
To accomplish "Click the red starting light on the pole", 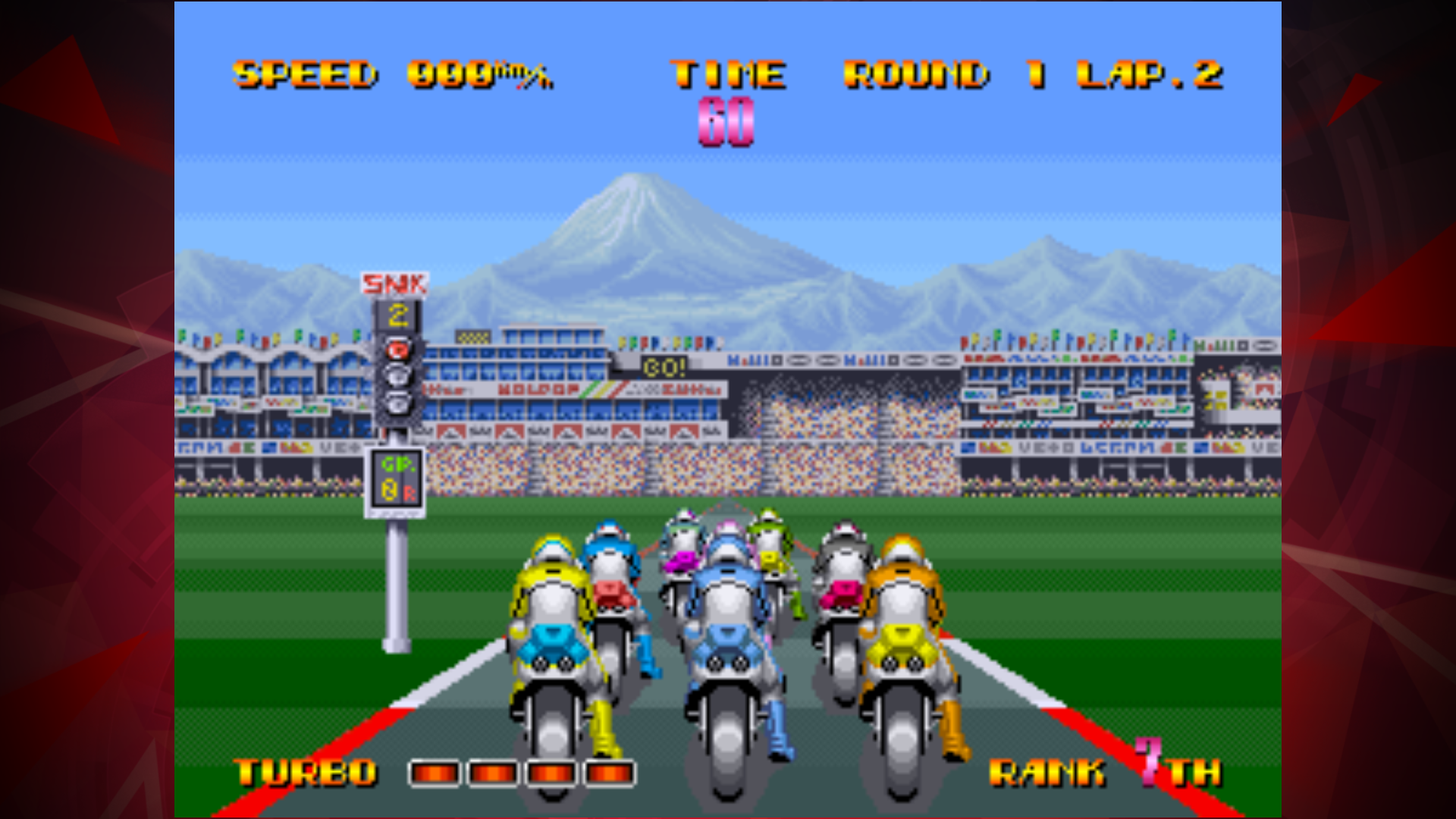I will [x=397, y=349].
